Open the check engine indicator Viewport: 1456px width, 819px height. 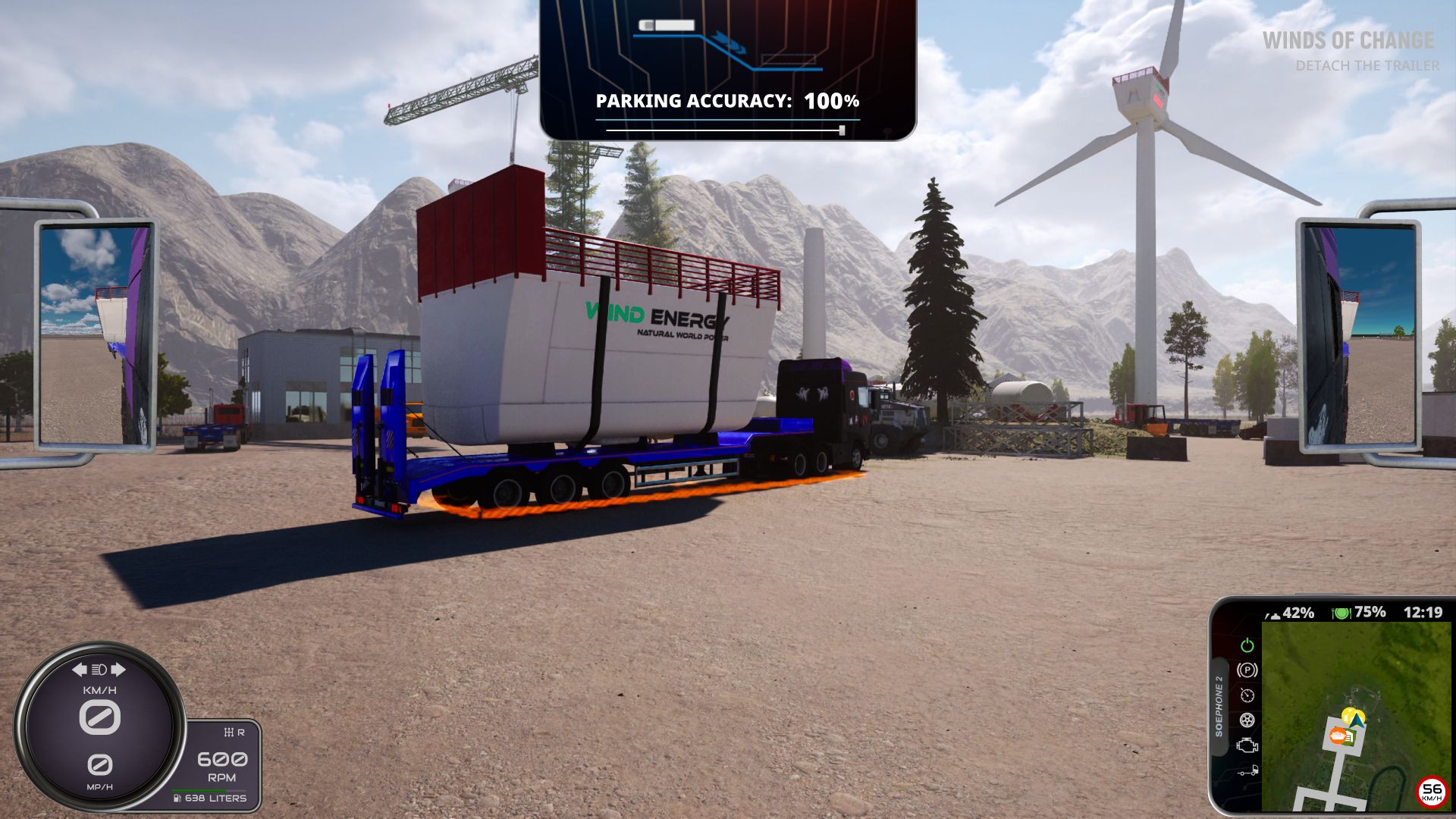pyautogui.click(x=1247, y=746)
